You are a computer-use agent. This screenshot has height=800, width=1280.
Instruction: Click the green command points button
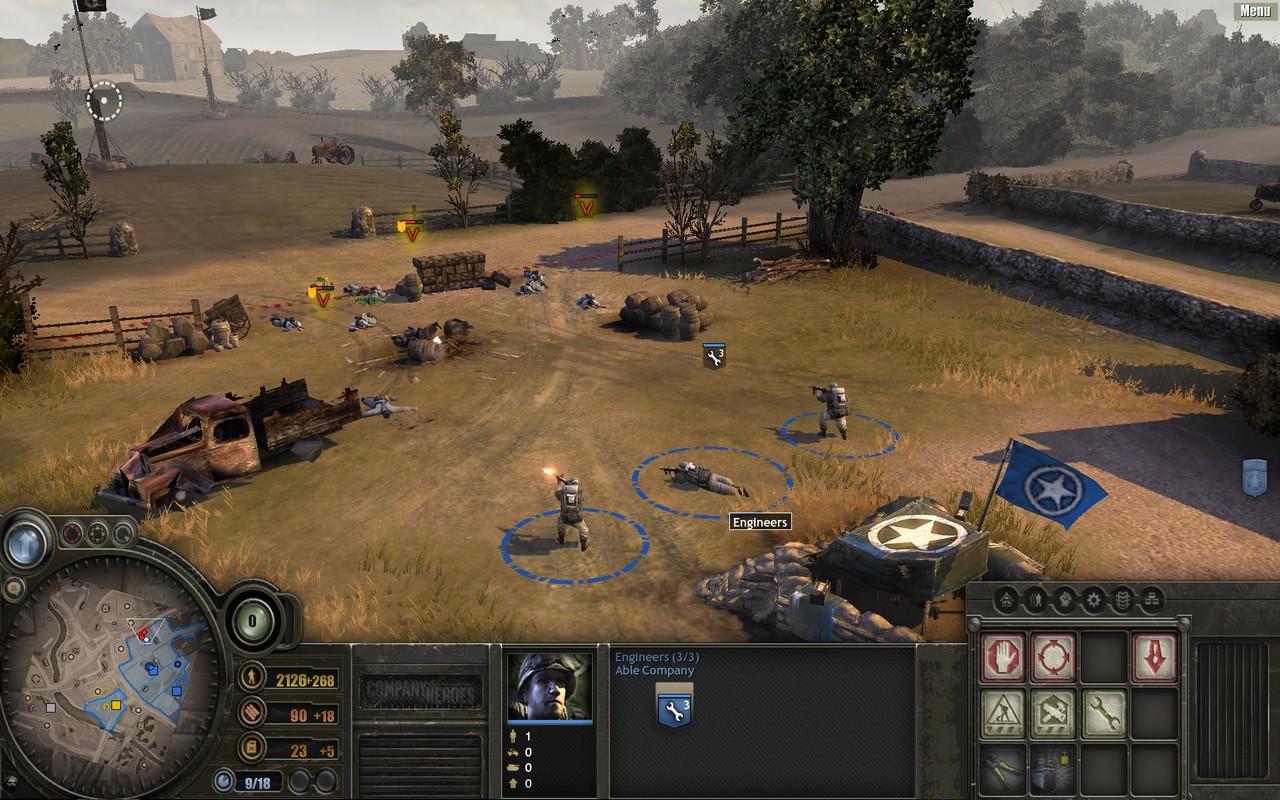253,620
